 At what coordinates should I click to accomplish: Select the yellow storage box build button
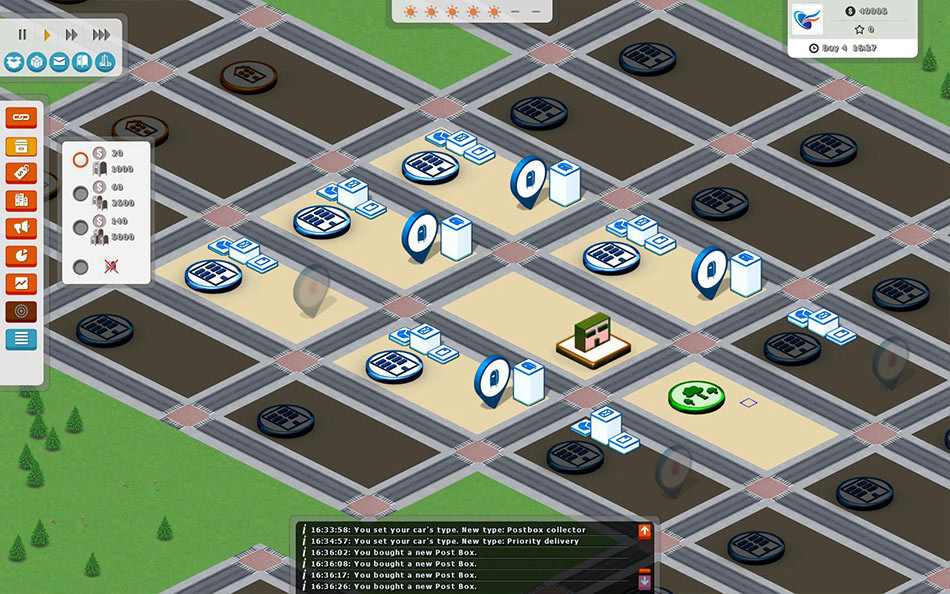pyautogui.click(x=21, y=146)
